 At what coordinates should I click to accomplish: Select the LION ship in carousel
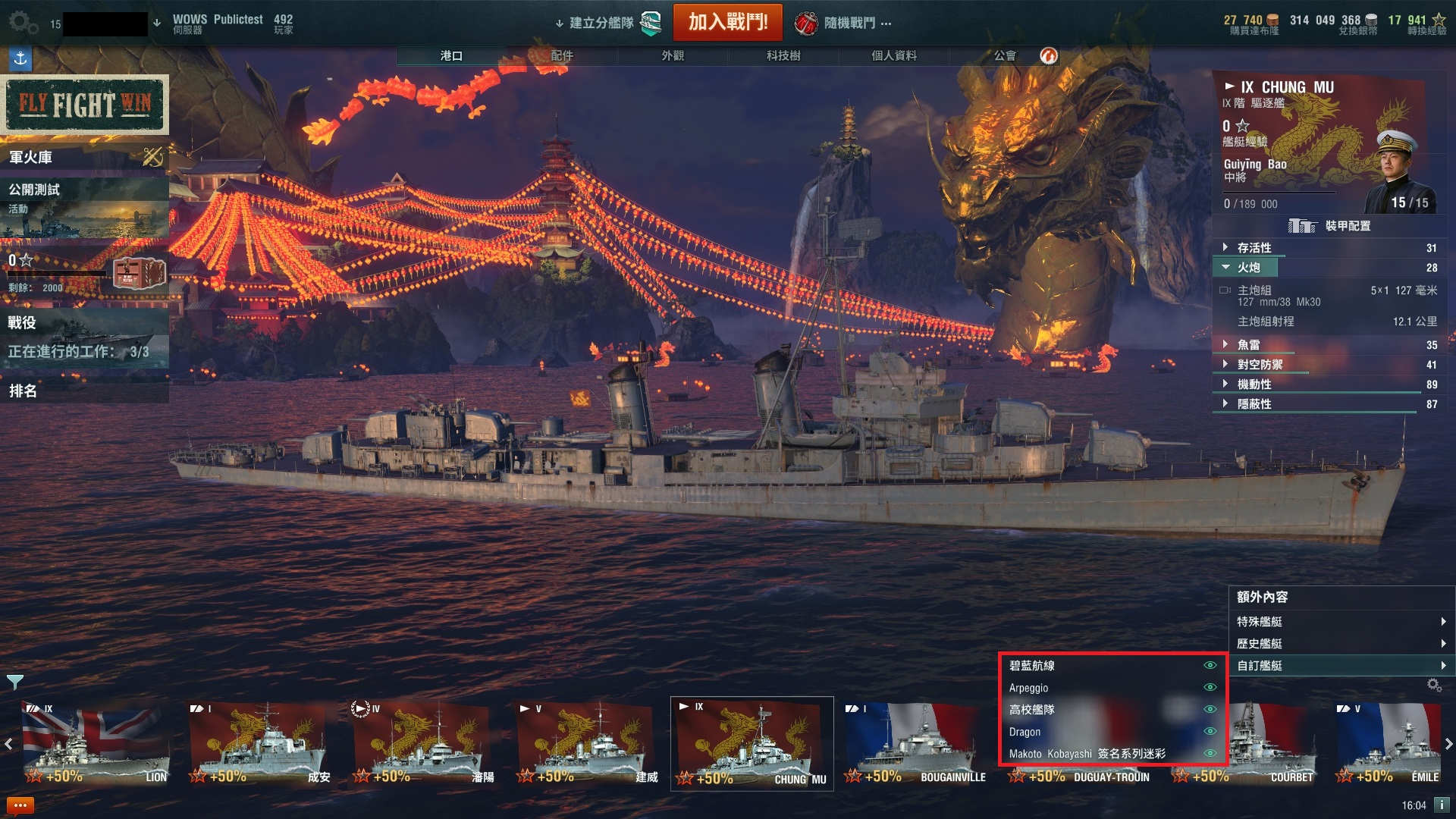click(x=96, y=745)
